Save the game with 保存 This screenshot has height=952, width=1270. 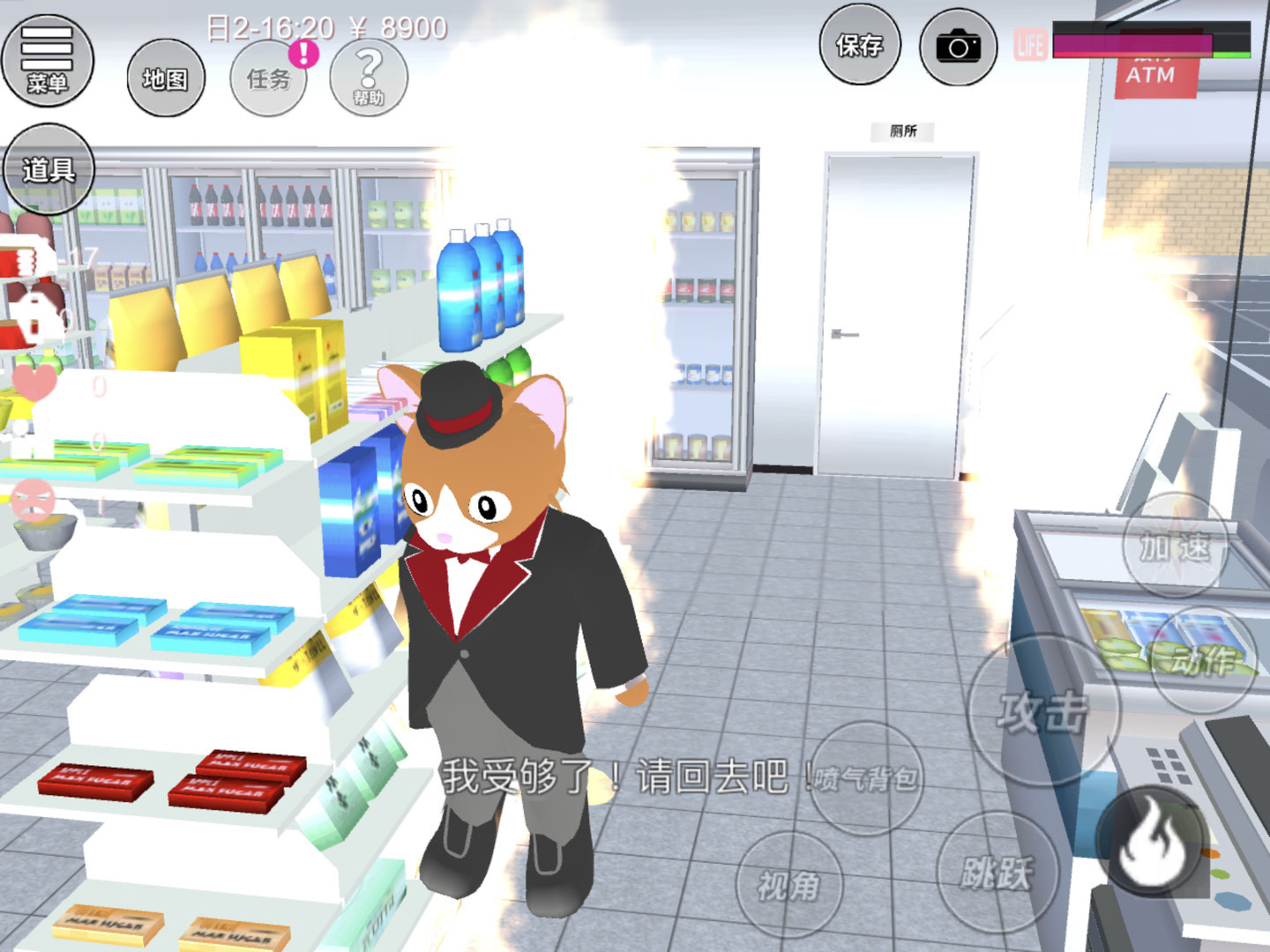(859, 46)
